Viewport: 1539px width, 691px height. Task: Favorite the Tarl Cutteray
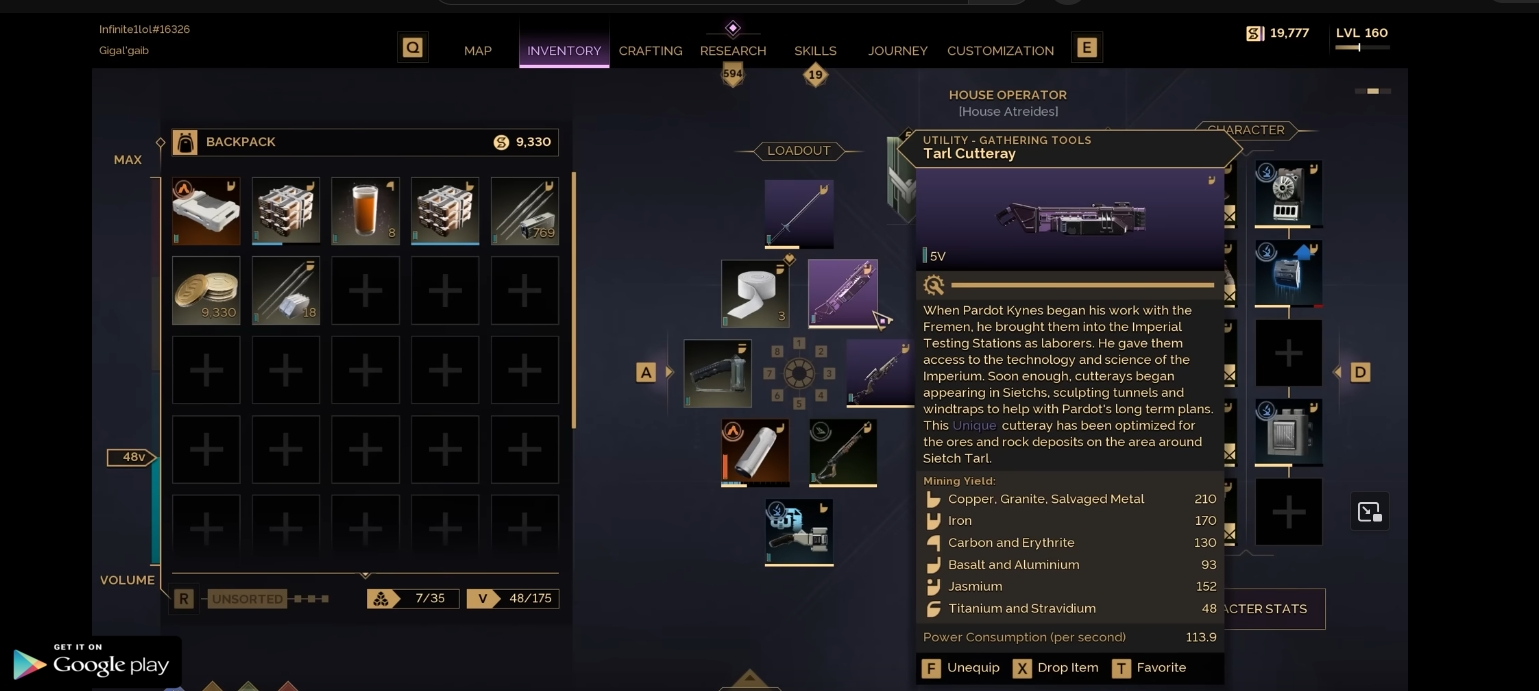tap(1149, 667)
